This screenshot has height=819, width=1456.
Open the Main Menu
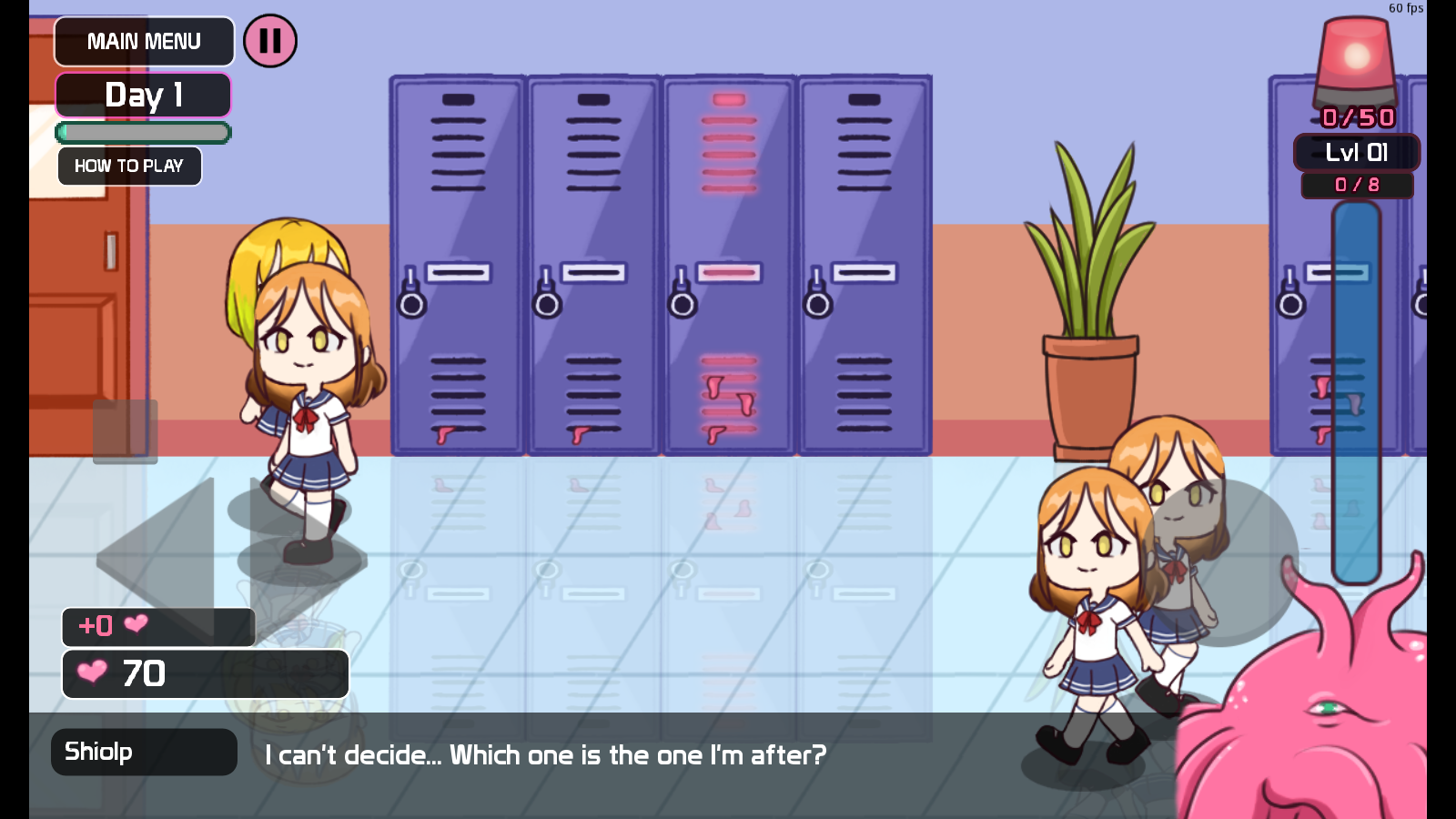pyautogui.click(x=144, y=42)
